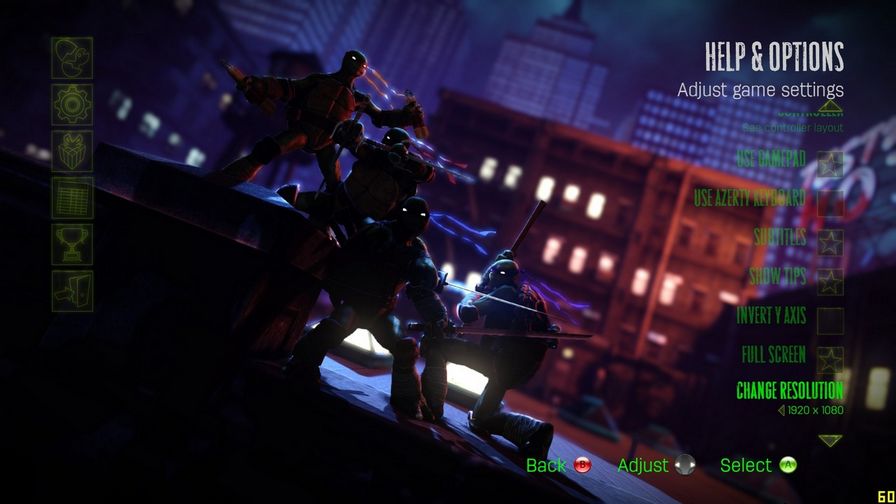Screen dimensions: 896x504
Task: Enable the Use AZERTY Keyboard option
Action: click(x=830, y=203)
